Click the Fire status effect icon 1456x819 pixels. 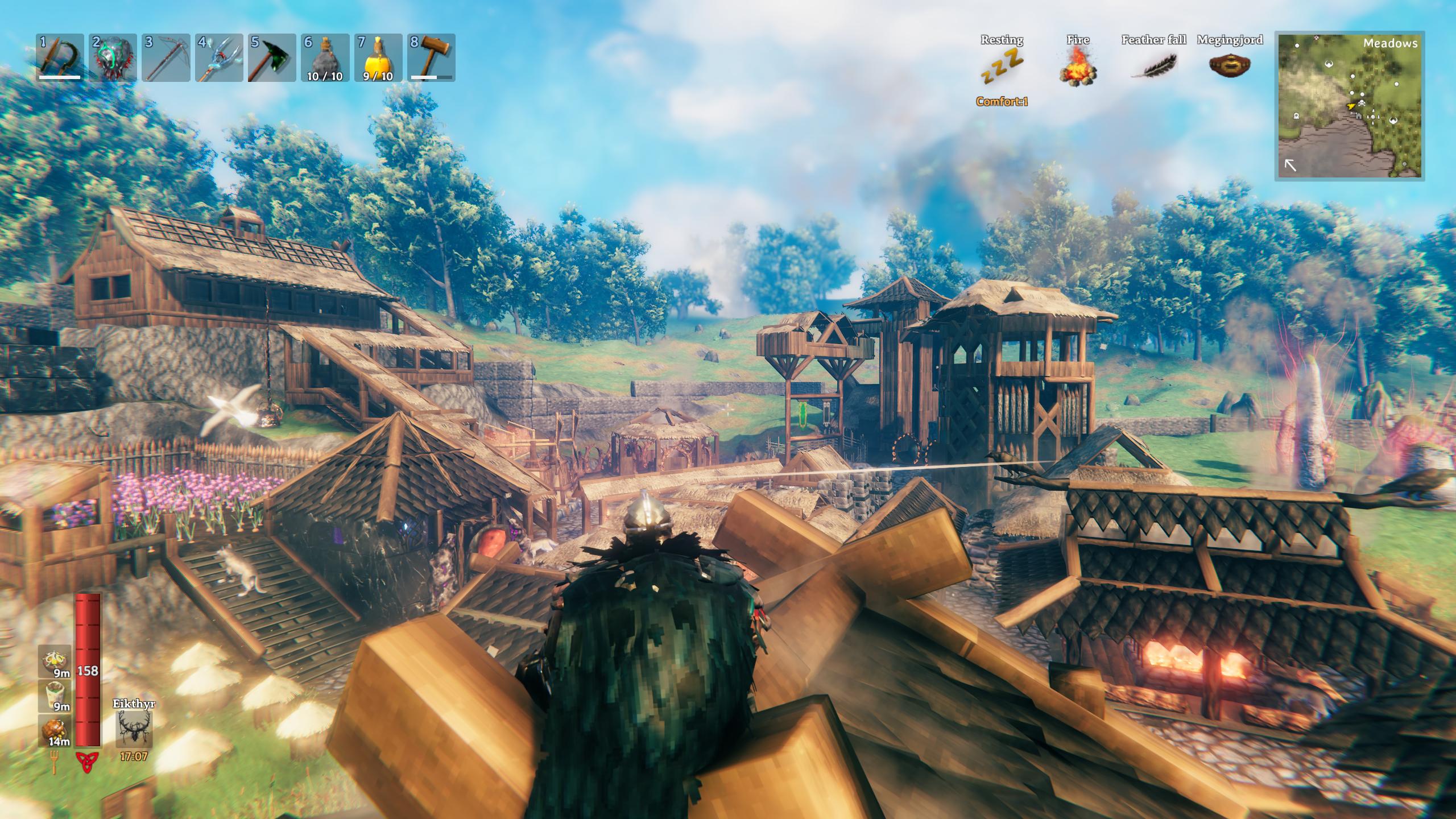click(1078, 67)
